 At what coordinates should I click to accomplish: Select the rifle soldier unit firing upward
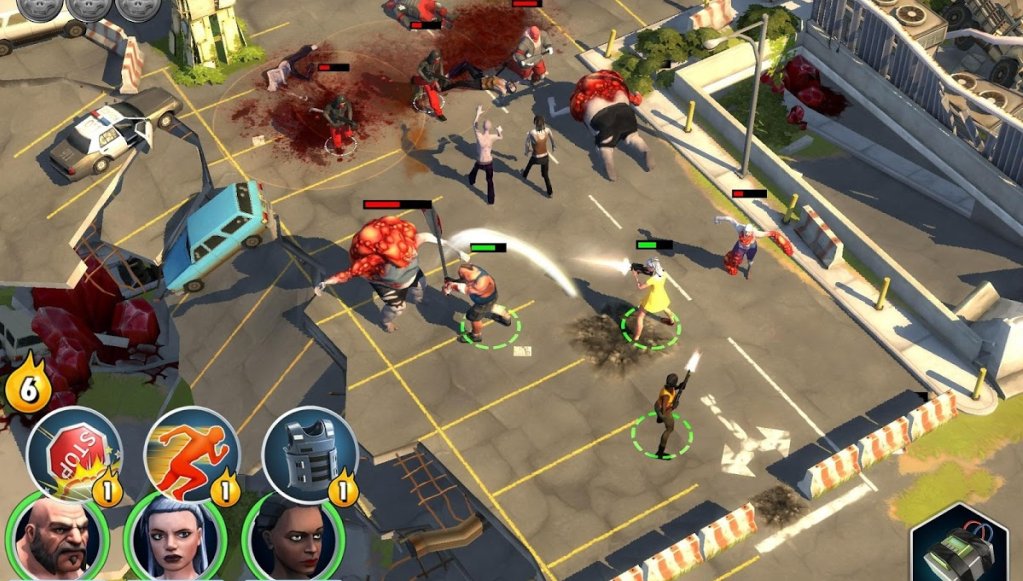664,410
